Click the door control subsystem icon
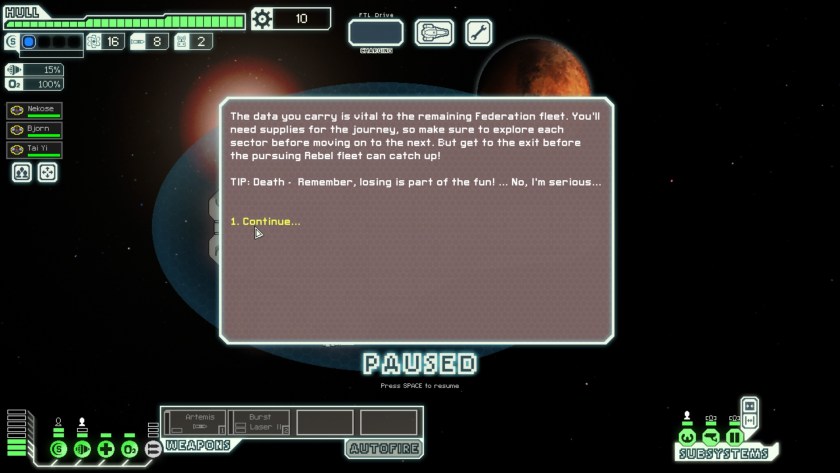This screenshot has width=840, height=473. (735, 437)
